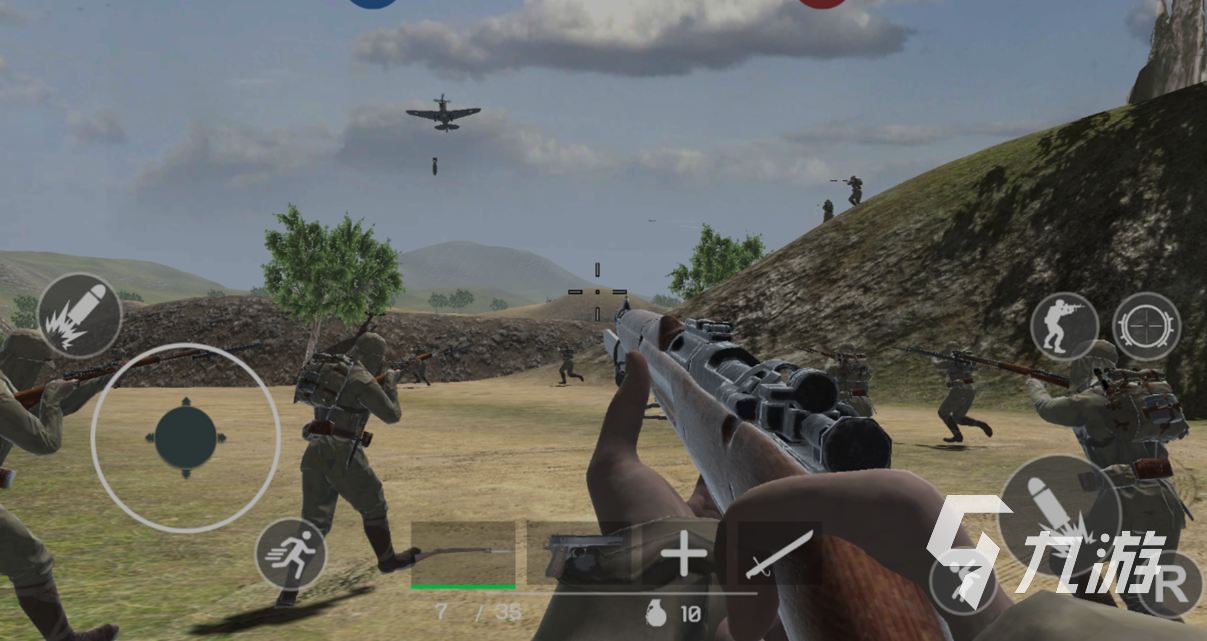The image size is (1207, 641).
Task: Select the bolt-action rifle weapon slot
Action: 463,554
